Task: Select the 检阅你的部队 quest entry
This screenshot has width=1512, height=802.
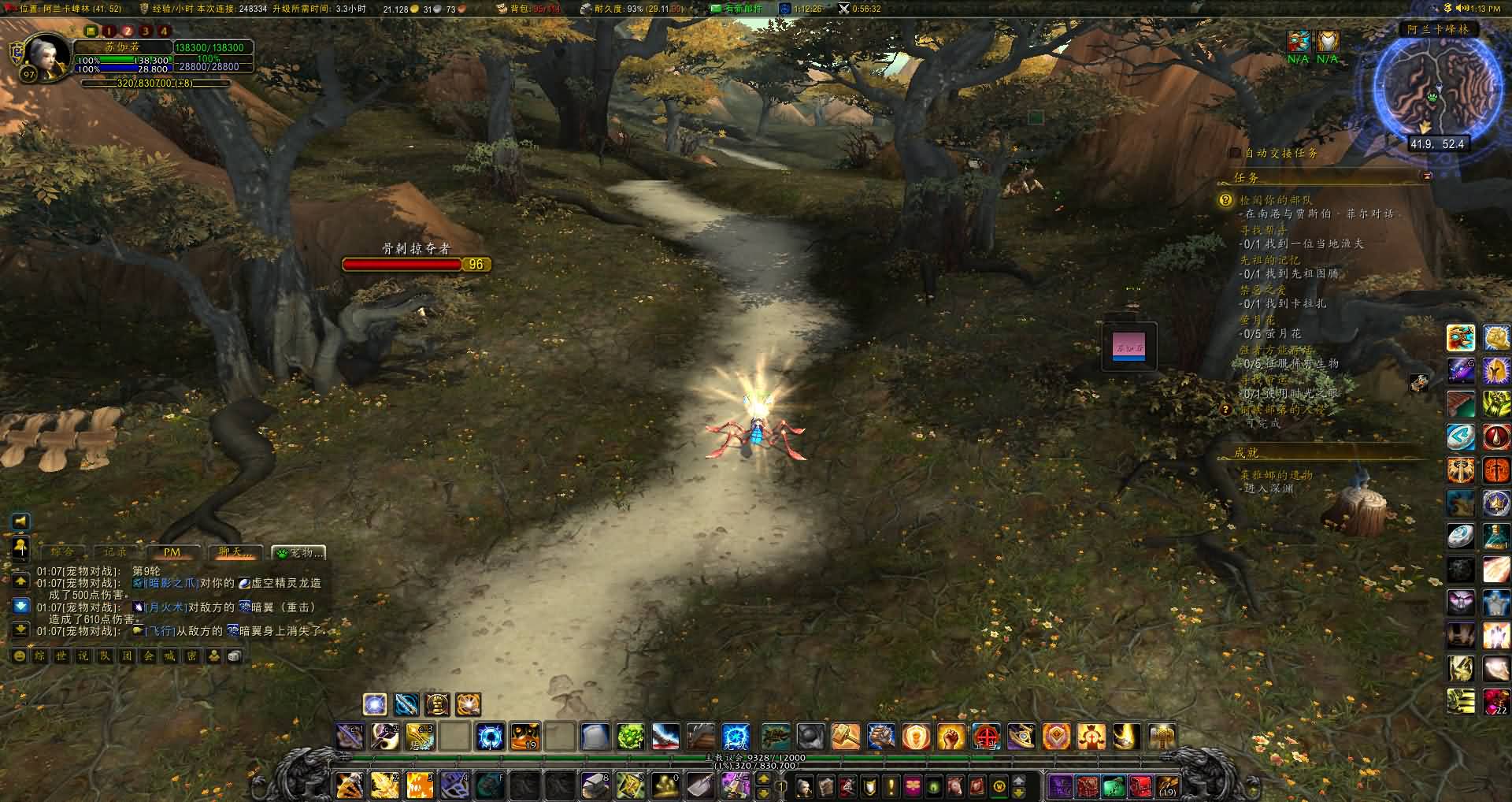Action: (1276, 200)
